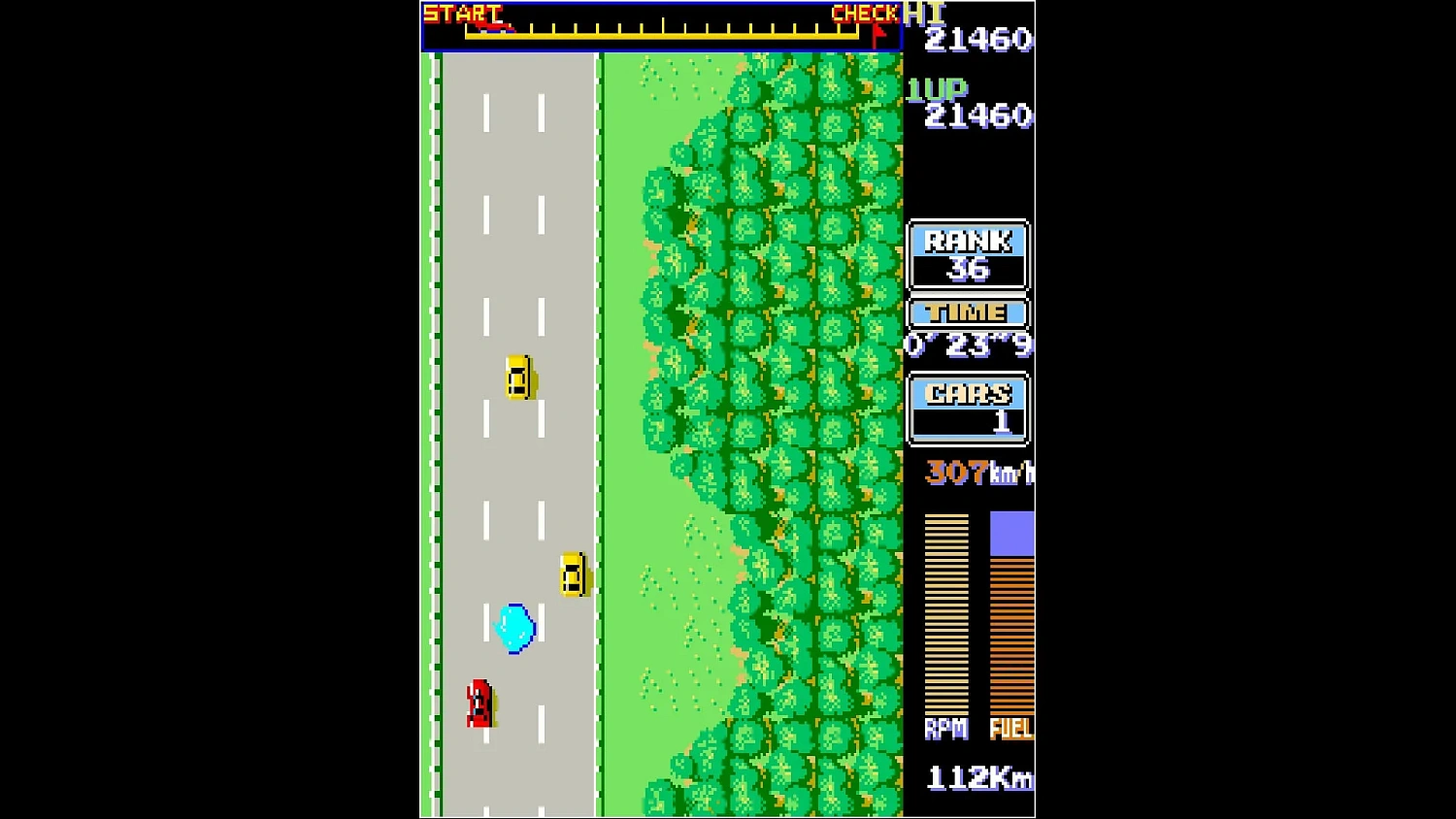Click the blue oil slick on the road
This screenshot has width=1456, height=819.
point(514,628)
